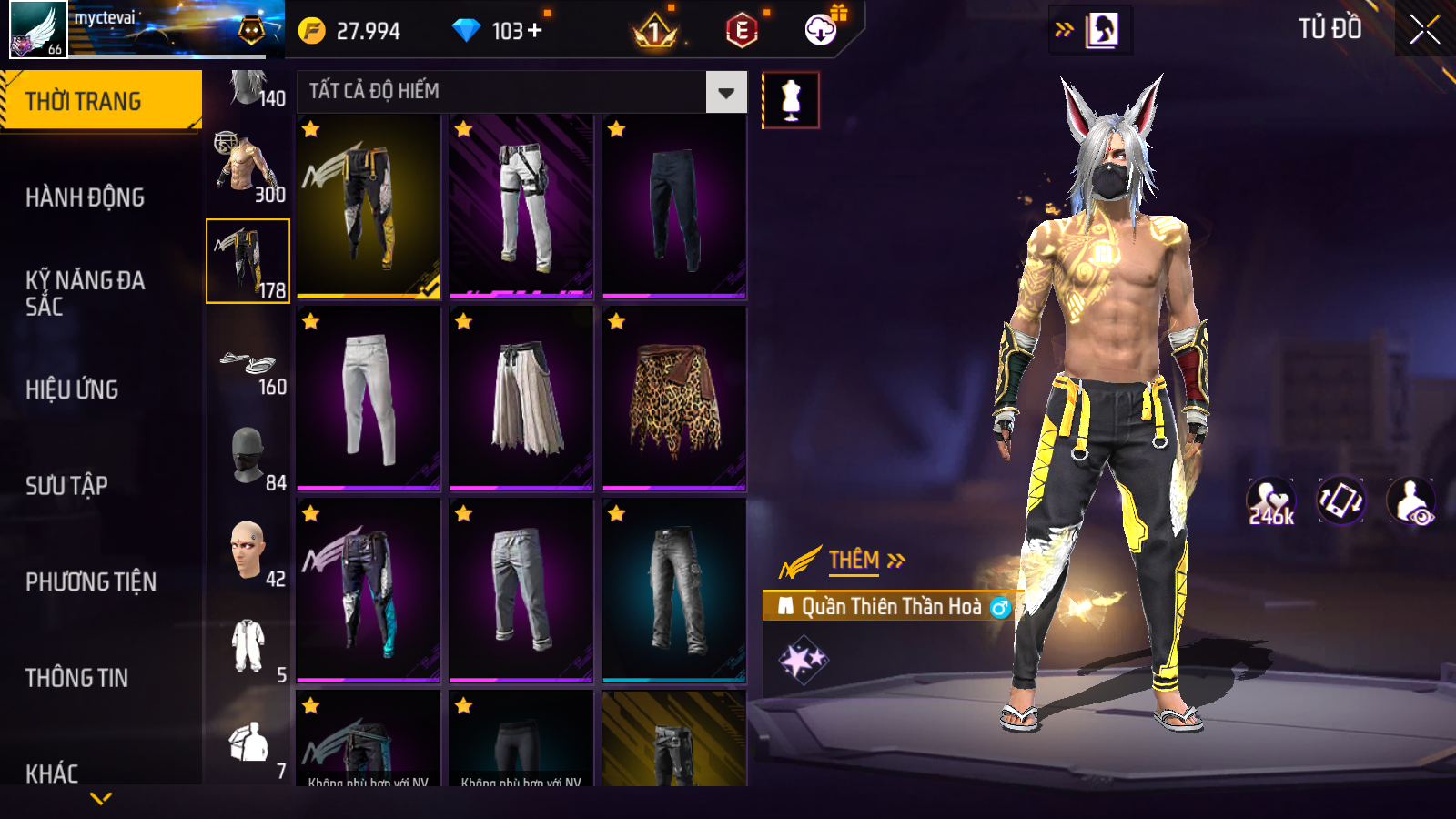This screenshot has width=1456, height=819.
Task: Close the wardrobe screen with X
Action: (x=1424, y=30)
